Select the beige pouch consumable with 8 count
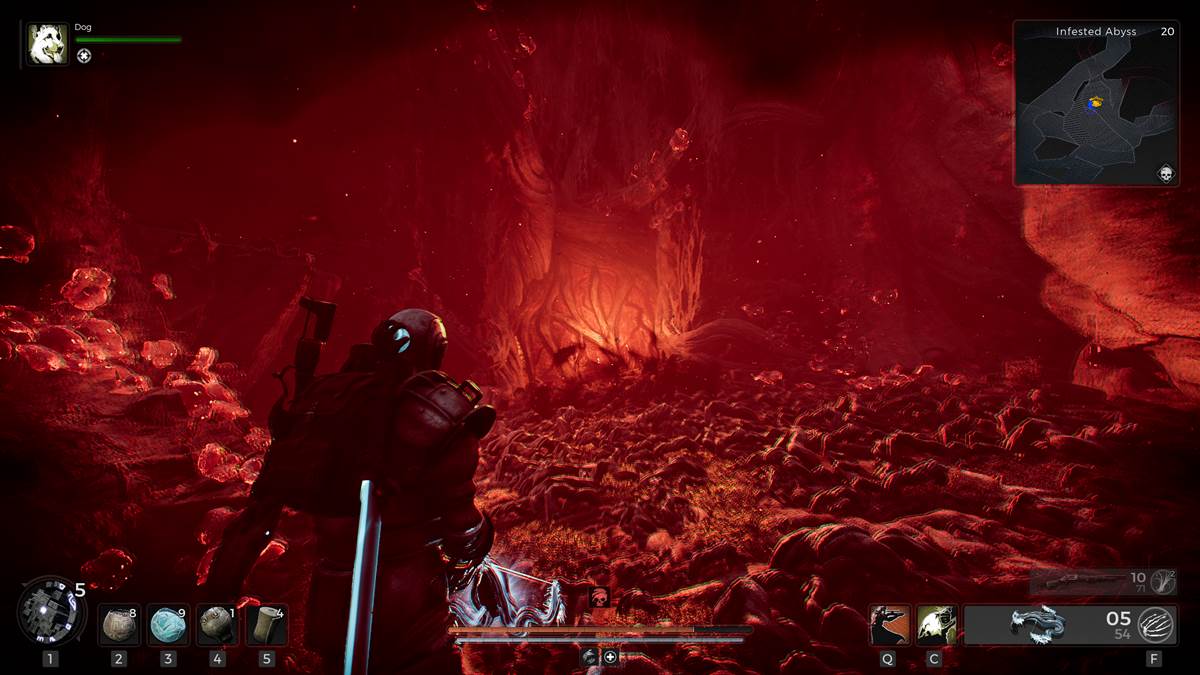1200x675 pixels. pyautogui.click(x=120, y=625)
